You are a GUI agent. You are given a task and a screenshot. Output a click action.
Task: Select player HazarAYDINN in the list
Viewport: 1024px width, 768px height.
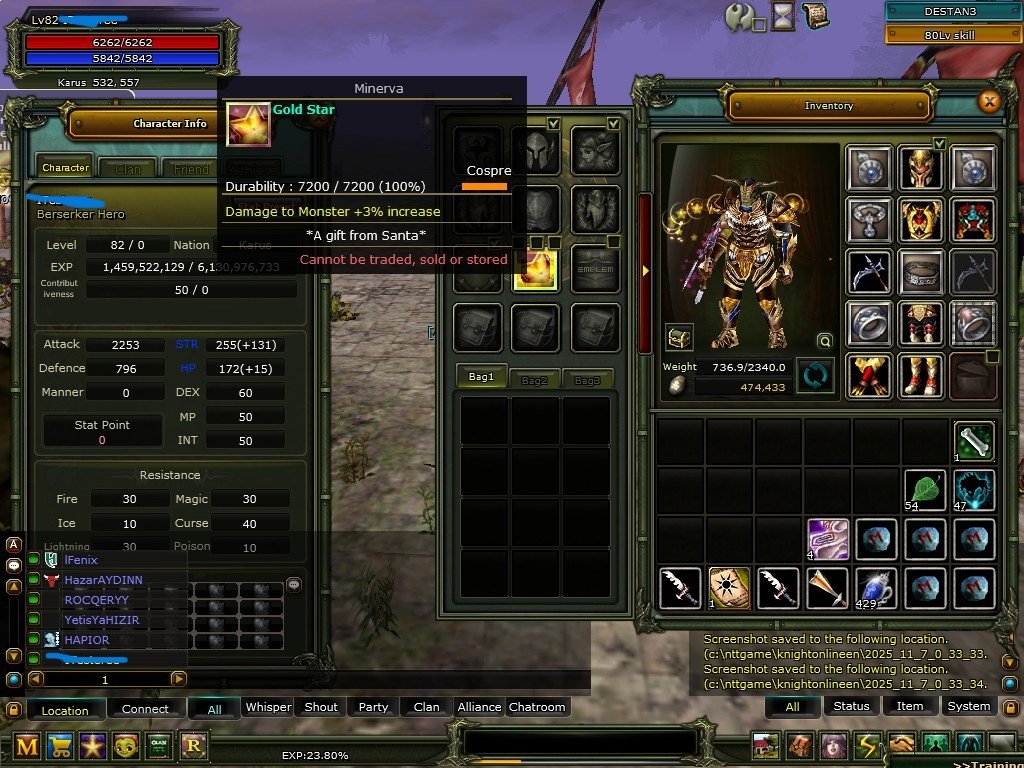[x=103, y=580]
